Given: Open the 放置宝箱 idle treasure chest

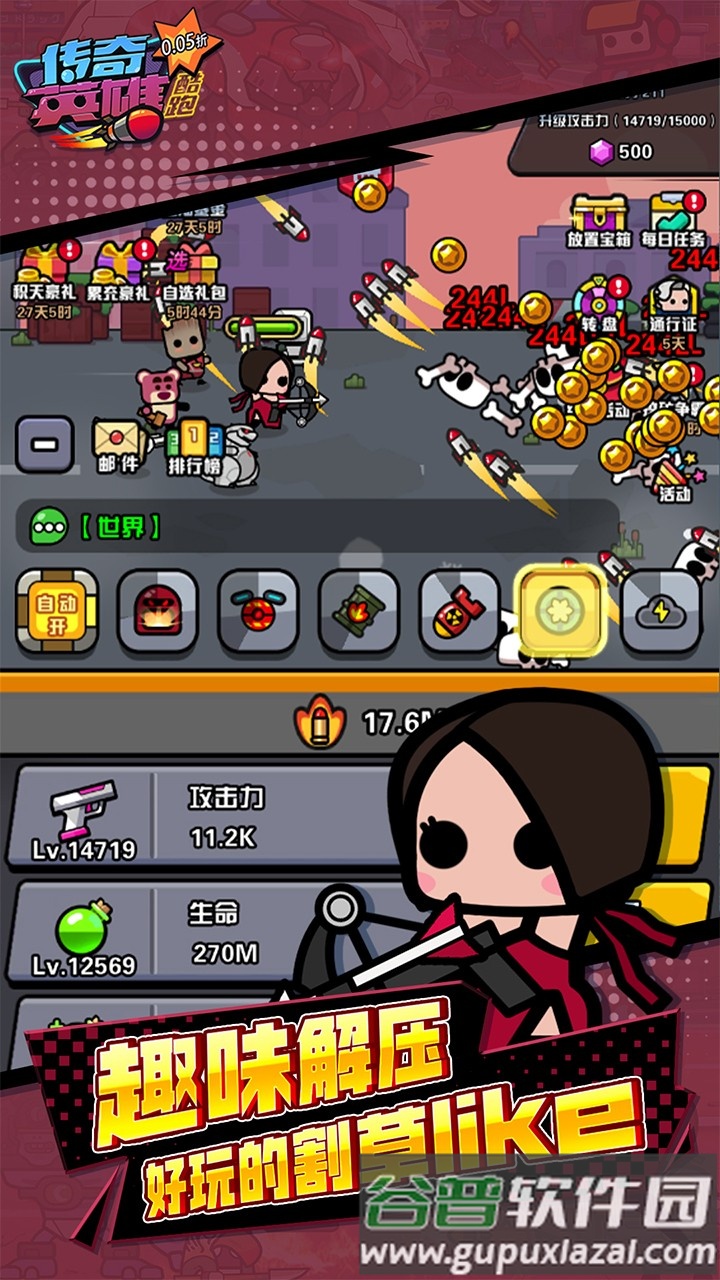Looking at the screenshot, I should [598, 220].
